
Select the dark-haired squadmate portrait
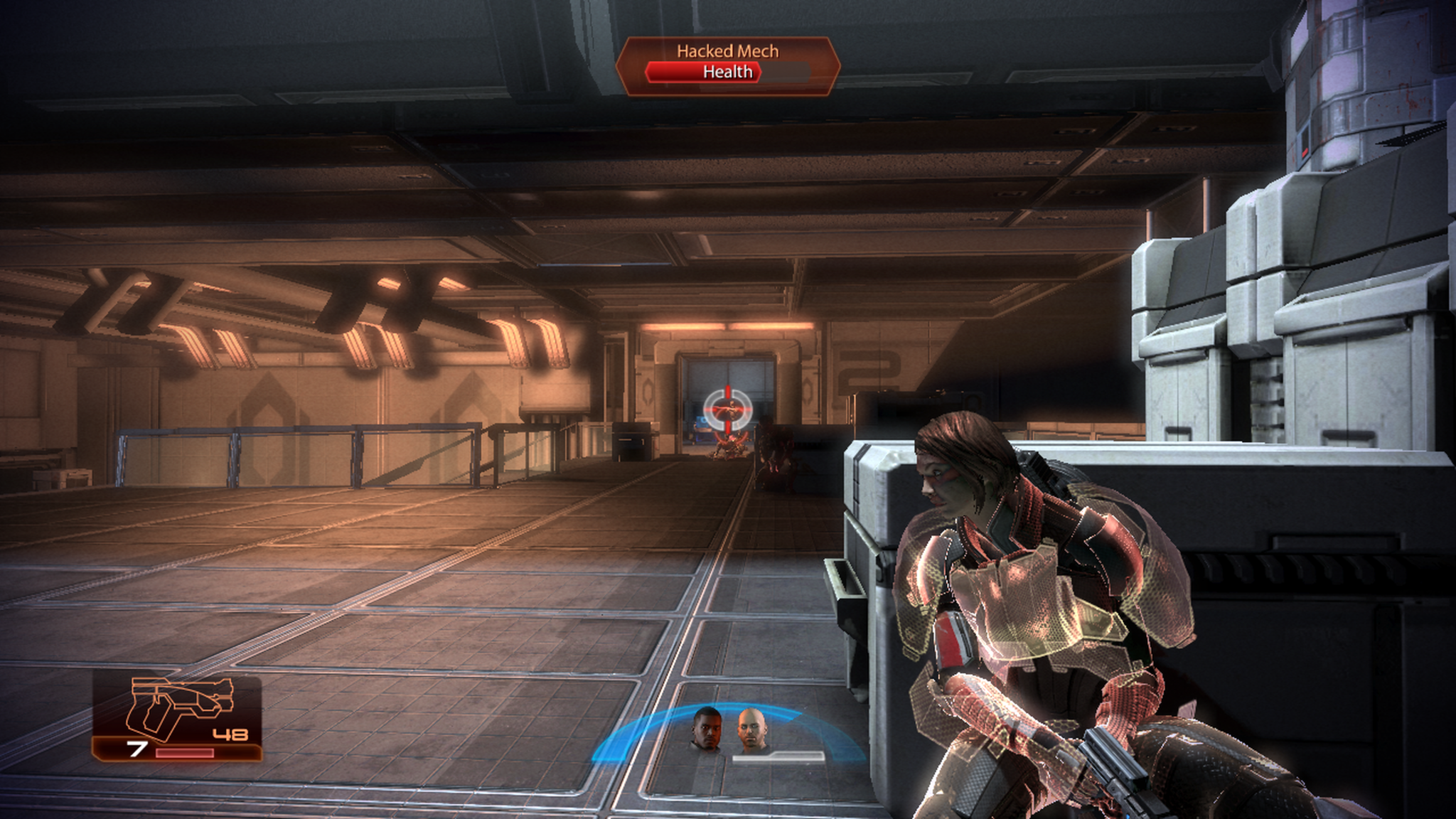(707, 729)
